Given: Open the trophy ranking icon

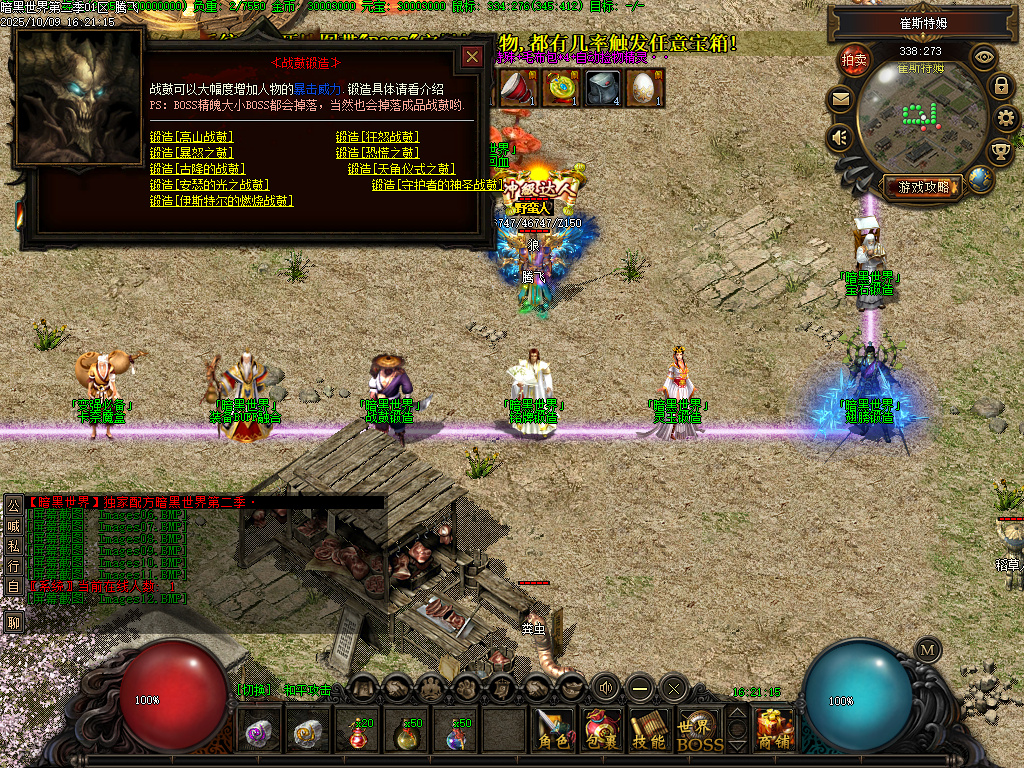Looking at the screenshot, I should (x=999, y=151).
